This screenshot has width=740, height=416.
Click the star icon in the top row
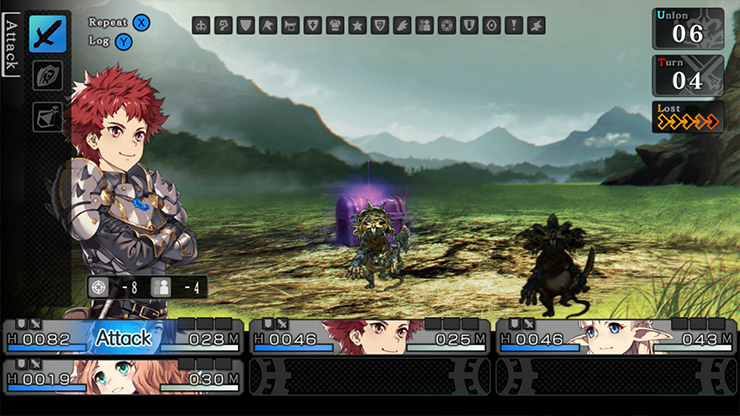click(x=357, y=26)
